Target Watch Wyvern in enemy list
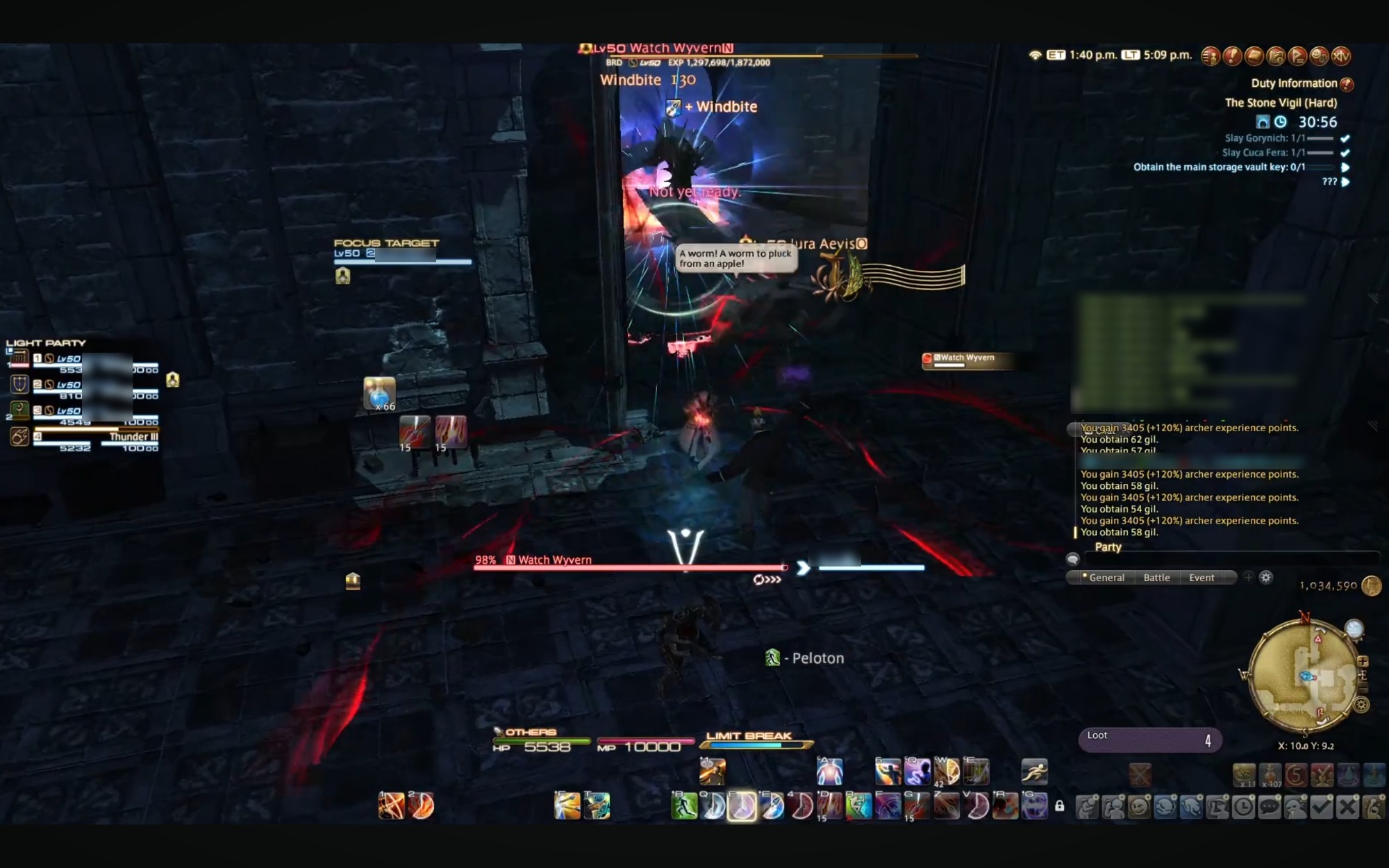 click(x=967, y=360)
